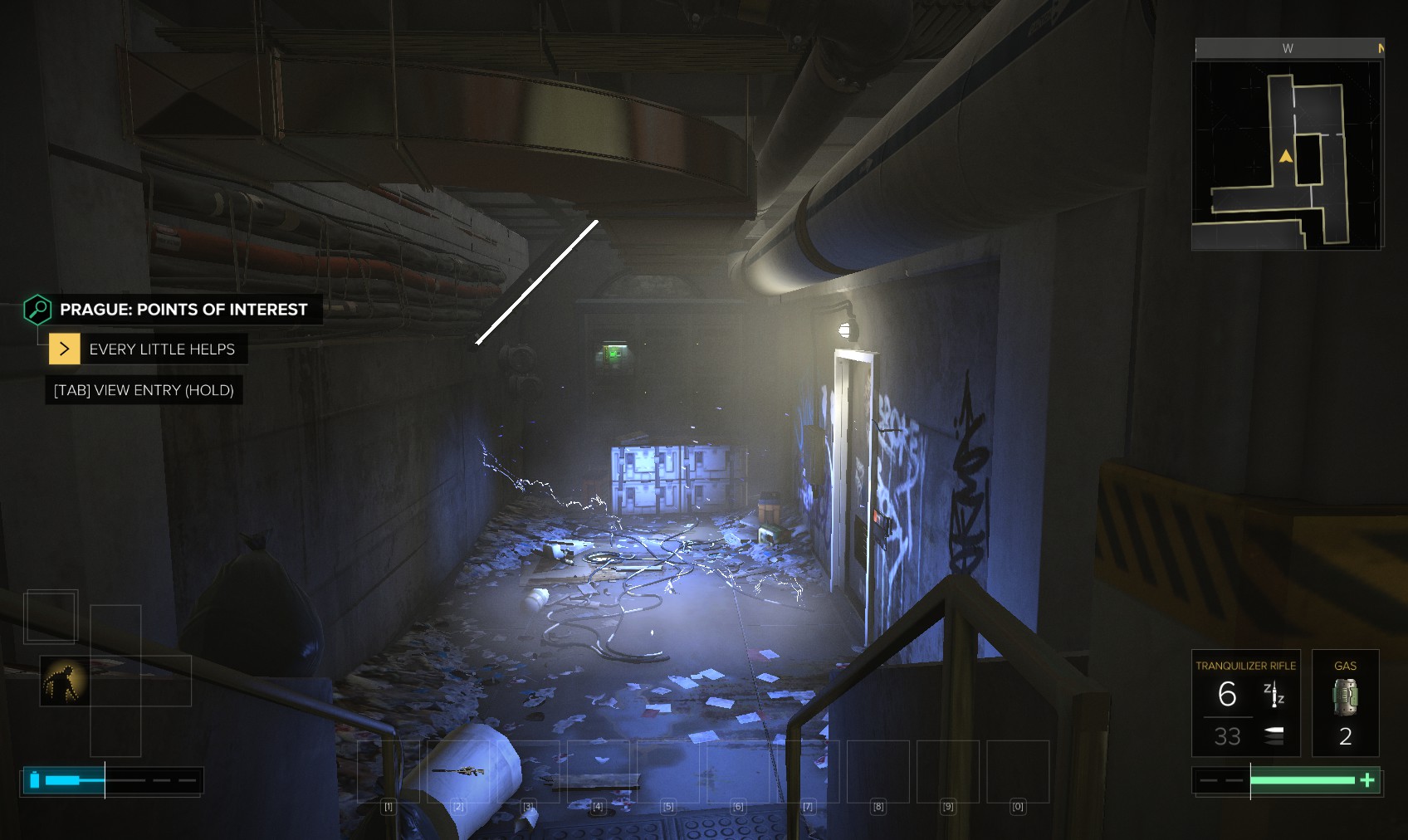
Task: Select the Gas grenade panel
Action: pos(1345,703)
